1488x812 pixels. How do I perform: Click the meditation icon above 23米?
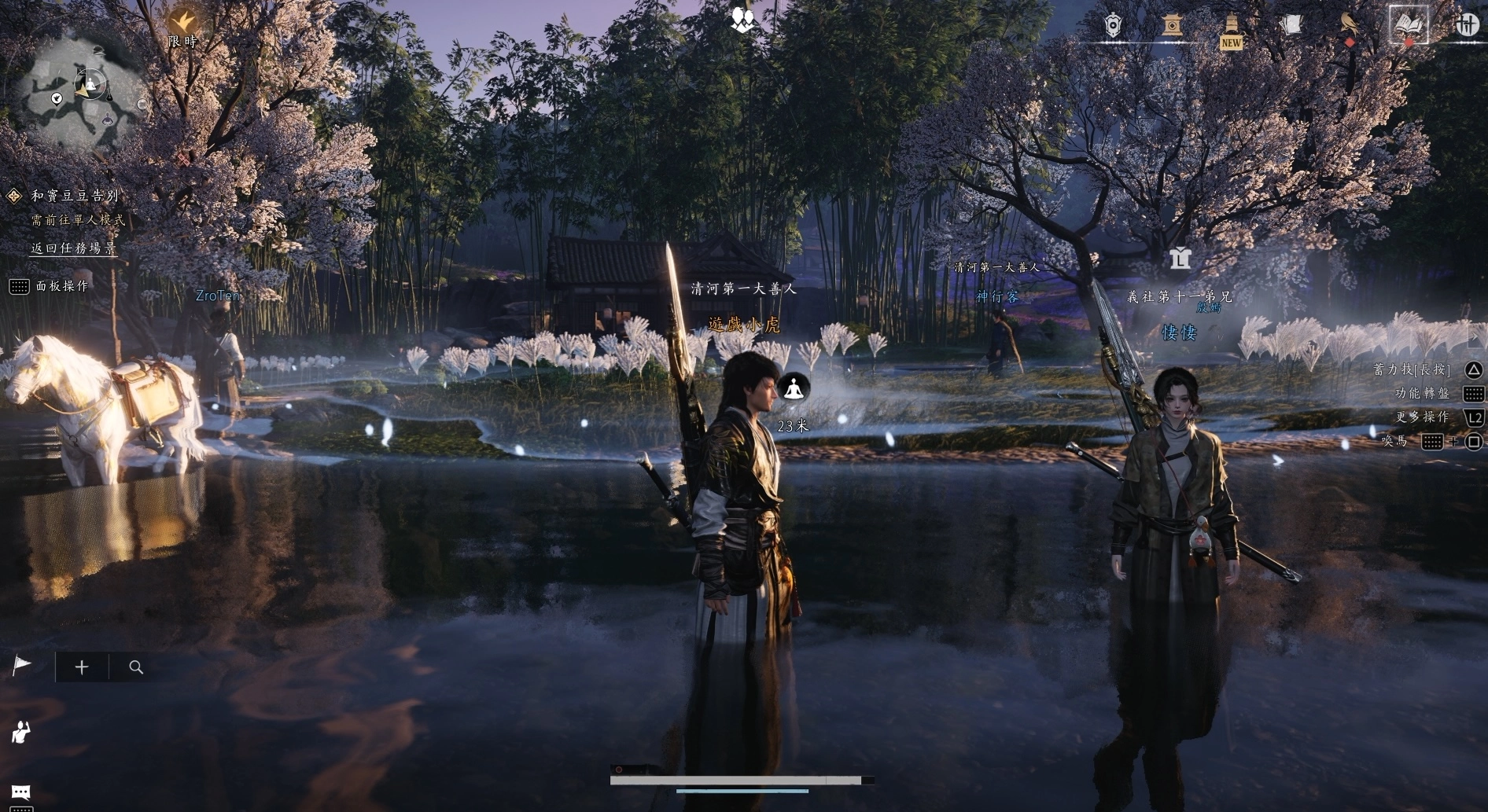click(793, 388)
